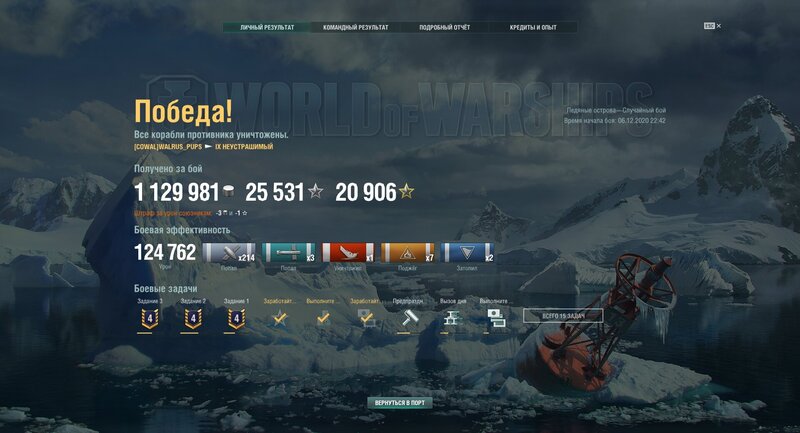Viewport: 800px width, 433px height.
Task: Inspect the orange Поджёг fire ribbon
Action: 407,254
